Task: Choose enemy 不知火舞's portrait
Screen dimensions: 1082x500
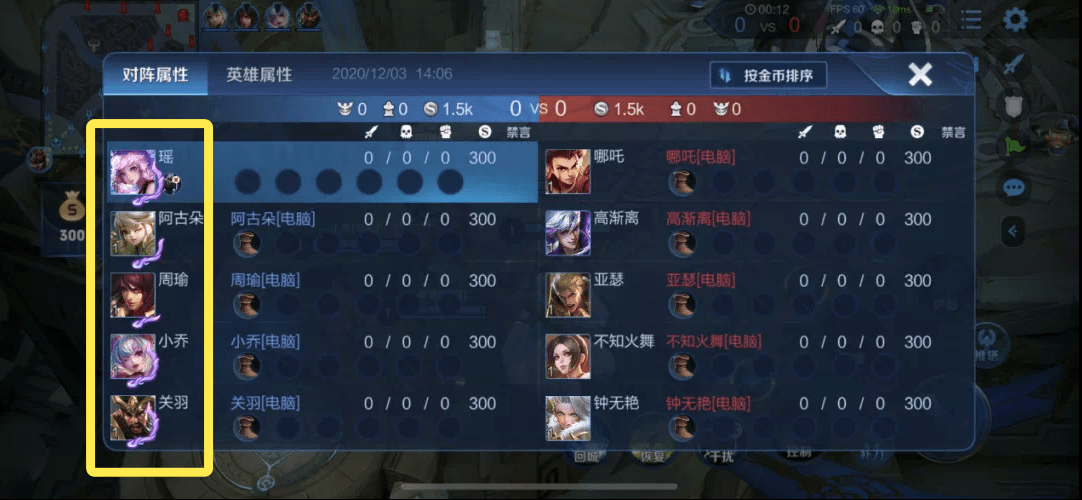Action: click(x=567, y=356)
